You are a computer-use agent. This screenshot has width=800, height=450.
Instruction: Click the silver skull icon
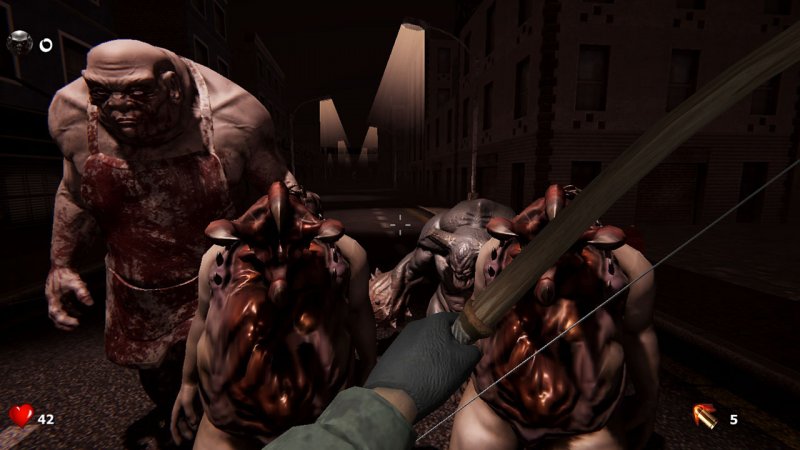coord(19,43)
